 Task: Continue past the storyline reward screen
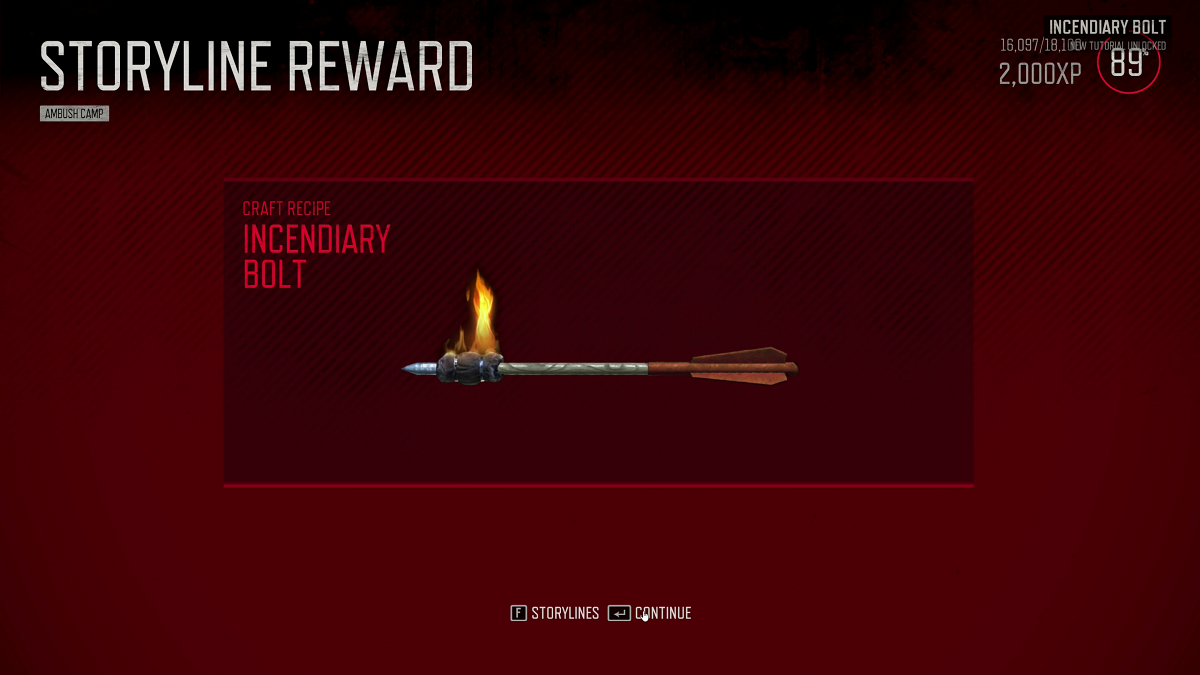pos(651,613)
